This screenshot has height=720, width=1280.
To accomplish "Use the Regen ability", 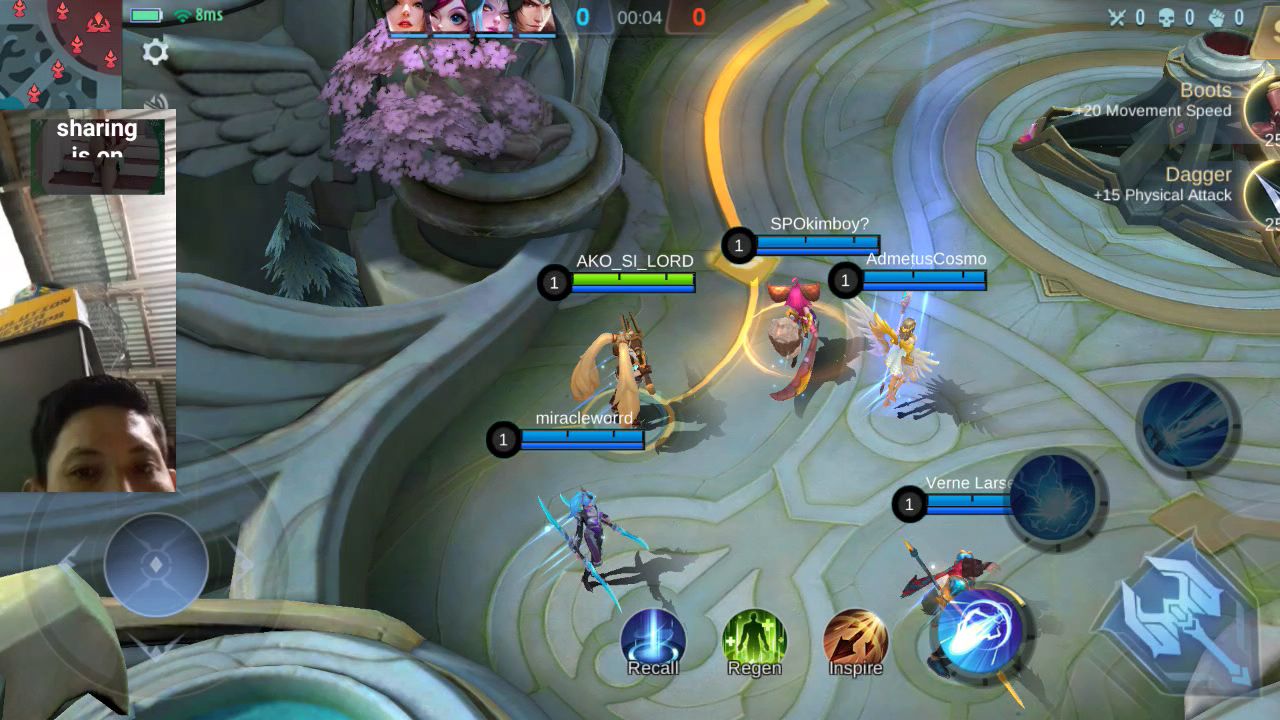I will (754, 640).
